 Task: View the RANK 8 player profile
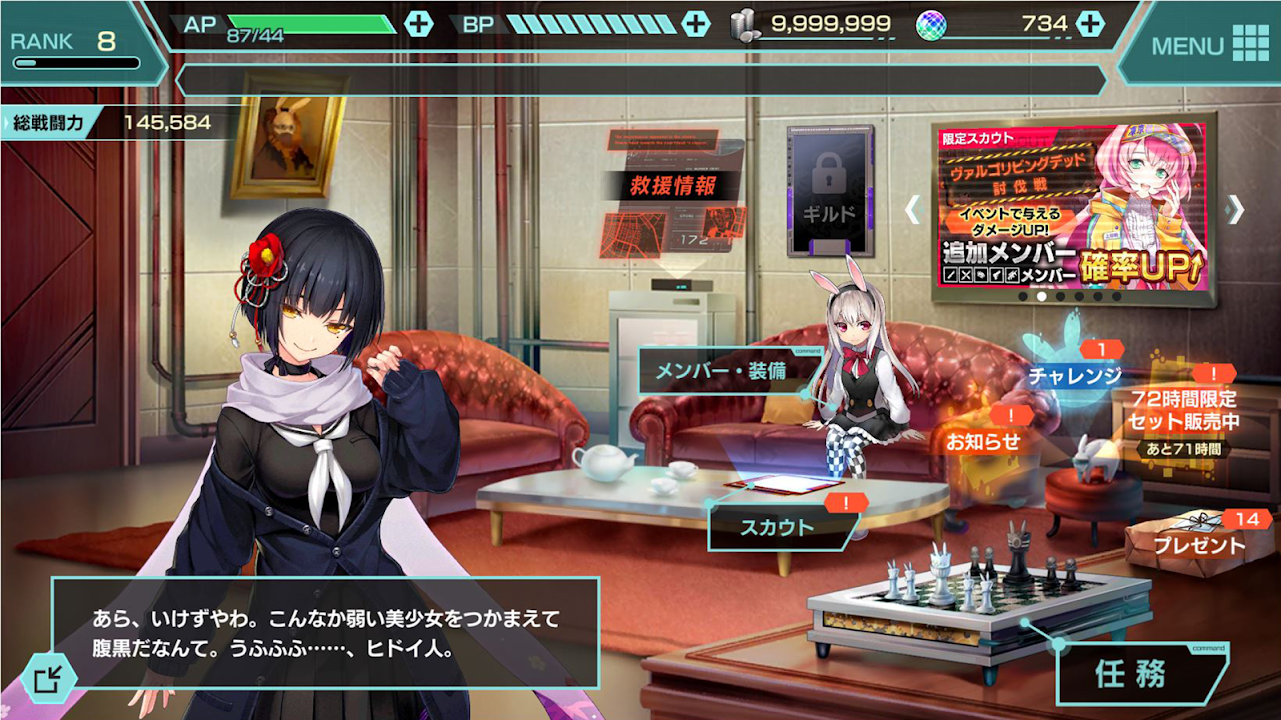click(x=75, y=45)
